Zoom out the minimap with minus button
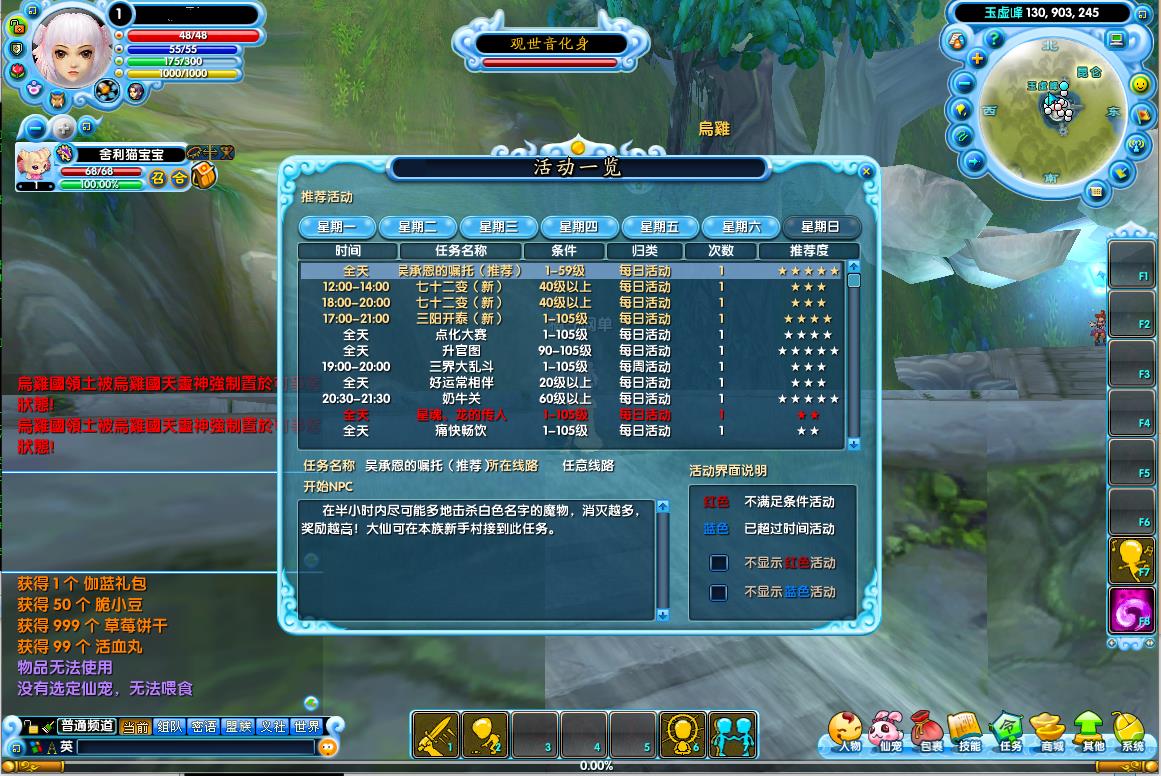This screenshot has height=776, width=1161. (x=965, y=83)
